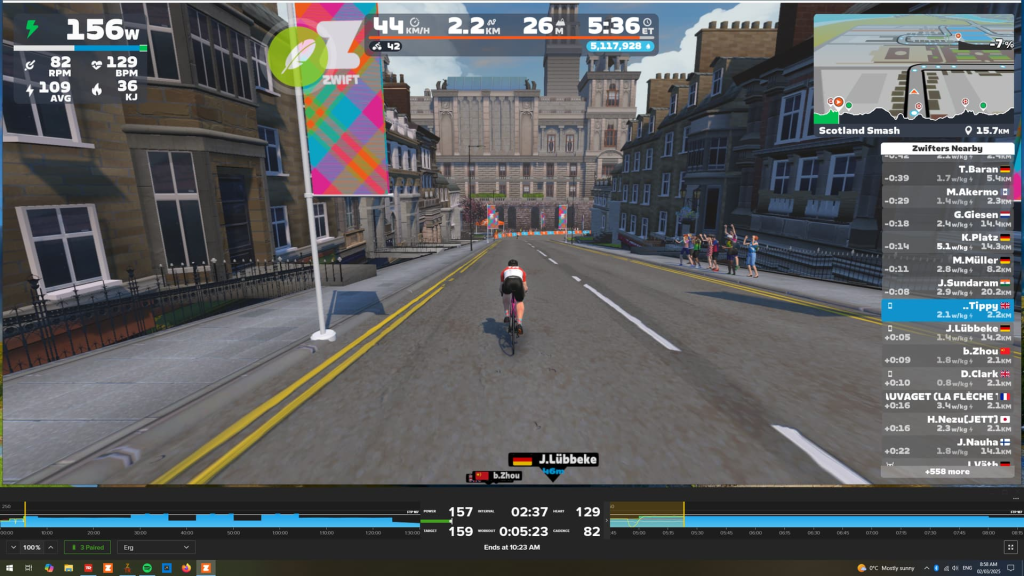Choose G.Giesen from Zwifters Nearby
This screenshot has height=576, width=1024.
pyautogui.click(x=947, y=219)
